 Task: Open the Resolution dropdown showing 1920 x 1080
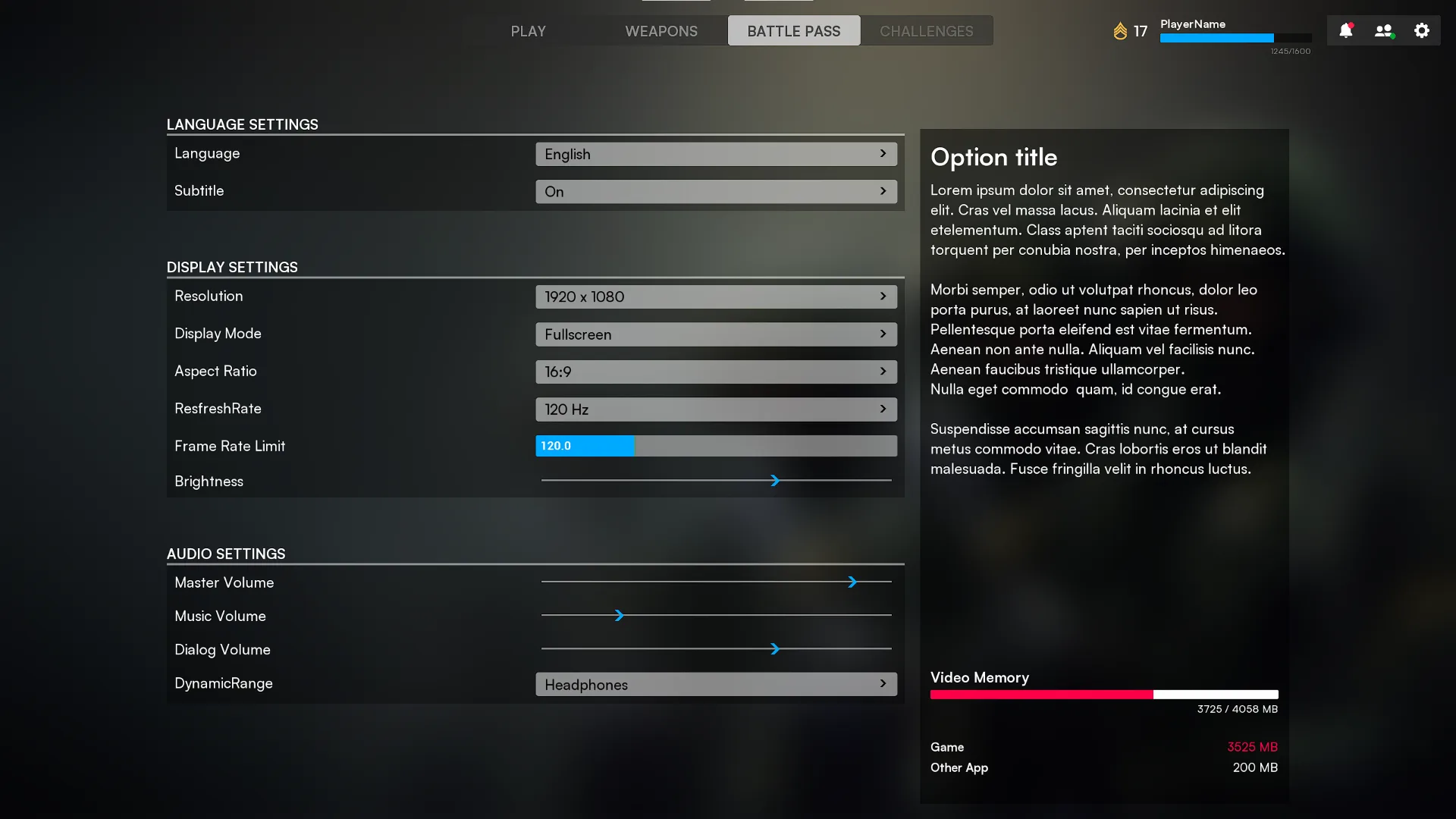[715, 297]
